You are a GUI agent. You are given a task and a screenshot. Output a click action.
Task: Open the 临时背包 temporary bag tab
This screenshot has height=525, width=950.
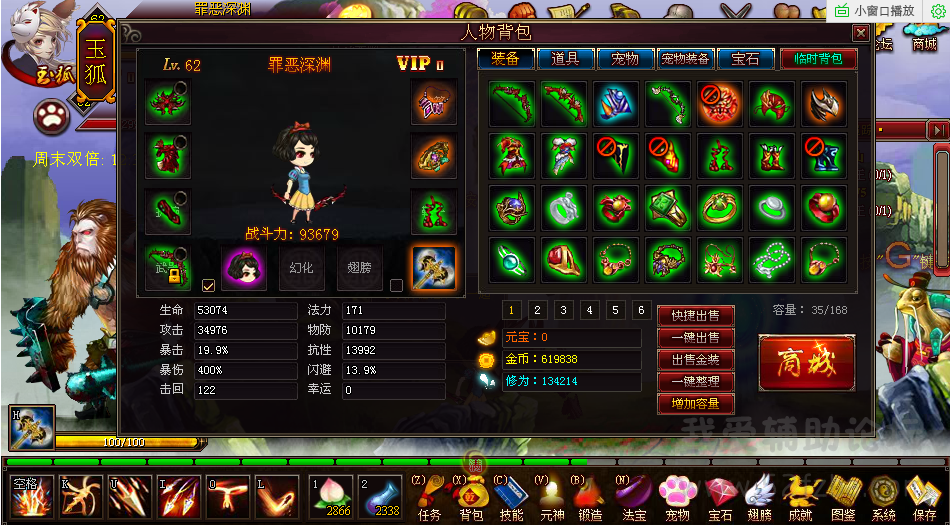pyautogui.click(x=811, y=59)
